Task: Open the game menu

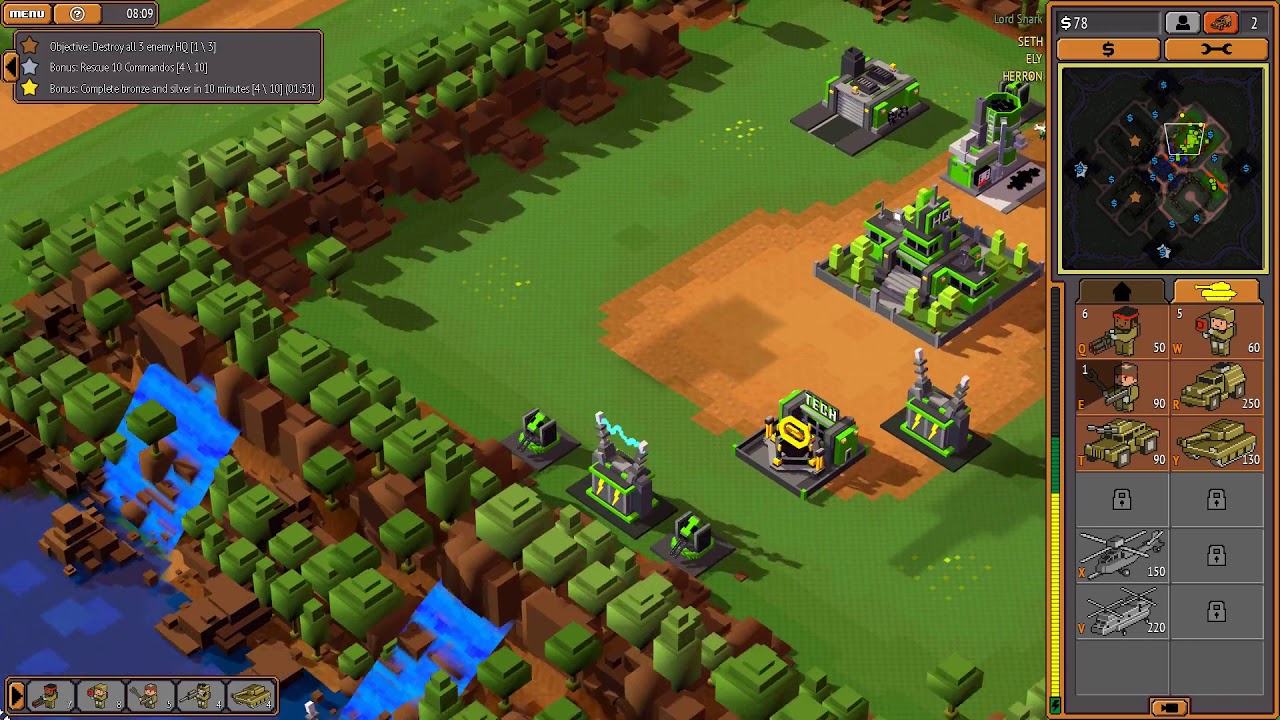Action: pos(25,13)
